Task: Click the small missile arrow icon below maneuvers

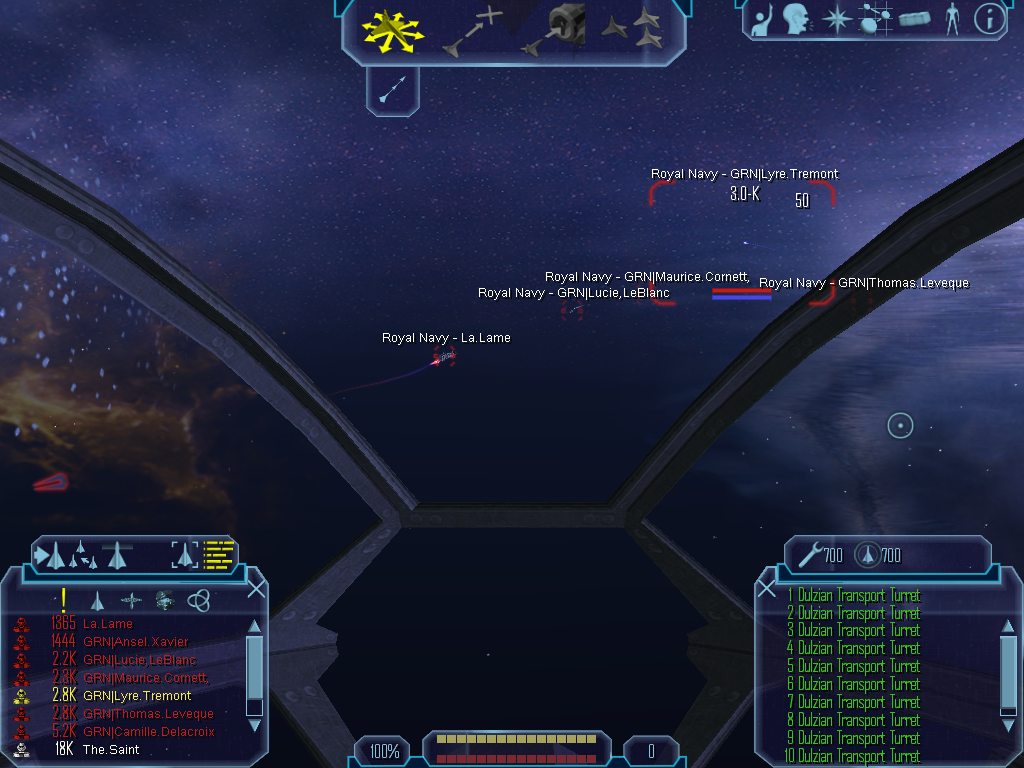Action: click(392, 89)
